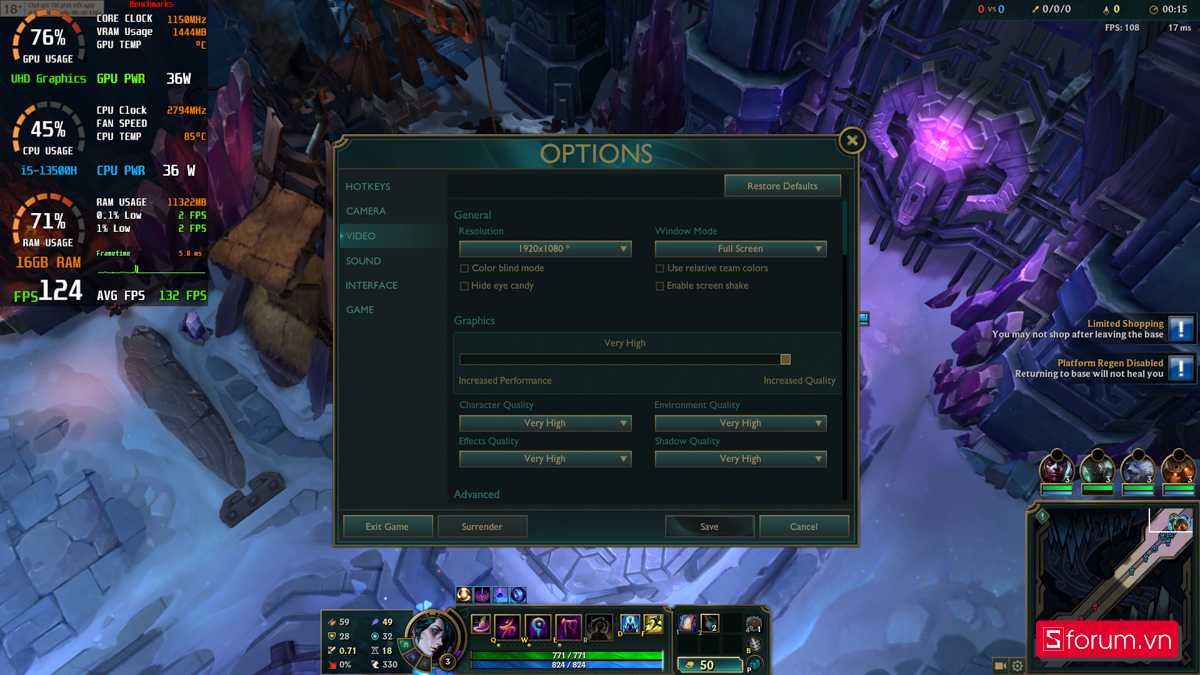This screenshot has height=675, width=1200.
Task: Close the Options window with X
Action: click(x=851, y=141)
